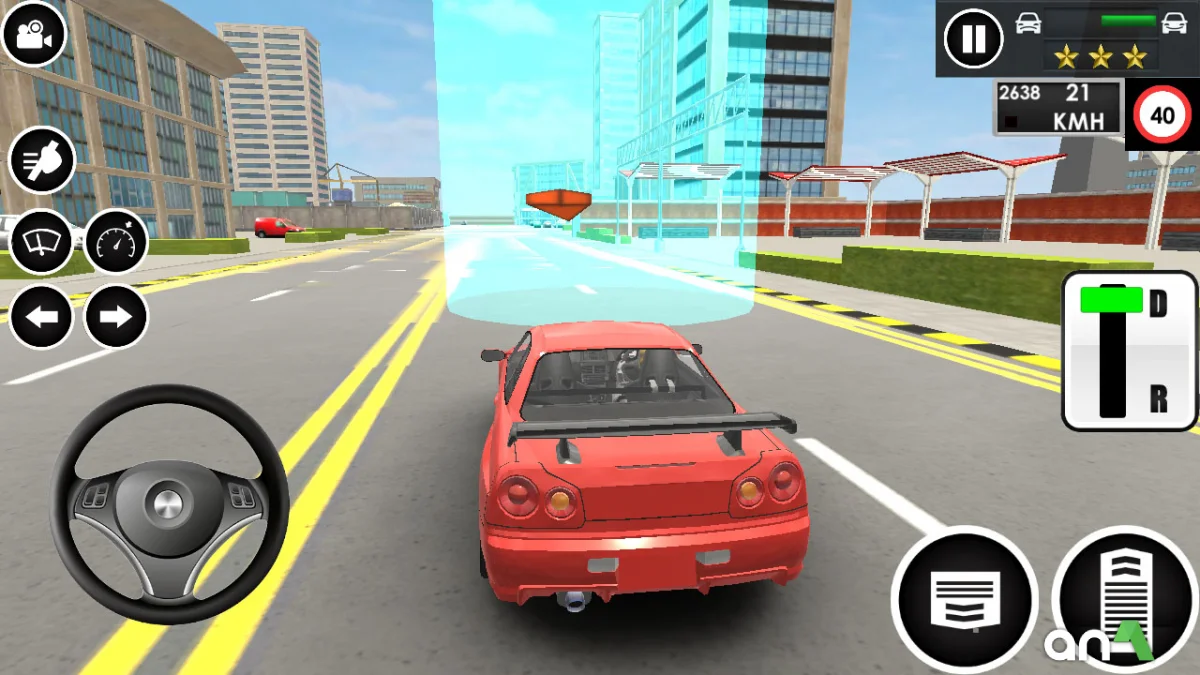
Task: Tap the speedometer cruise control button
Action: (x=116, y=241)
